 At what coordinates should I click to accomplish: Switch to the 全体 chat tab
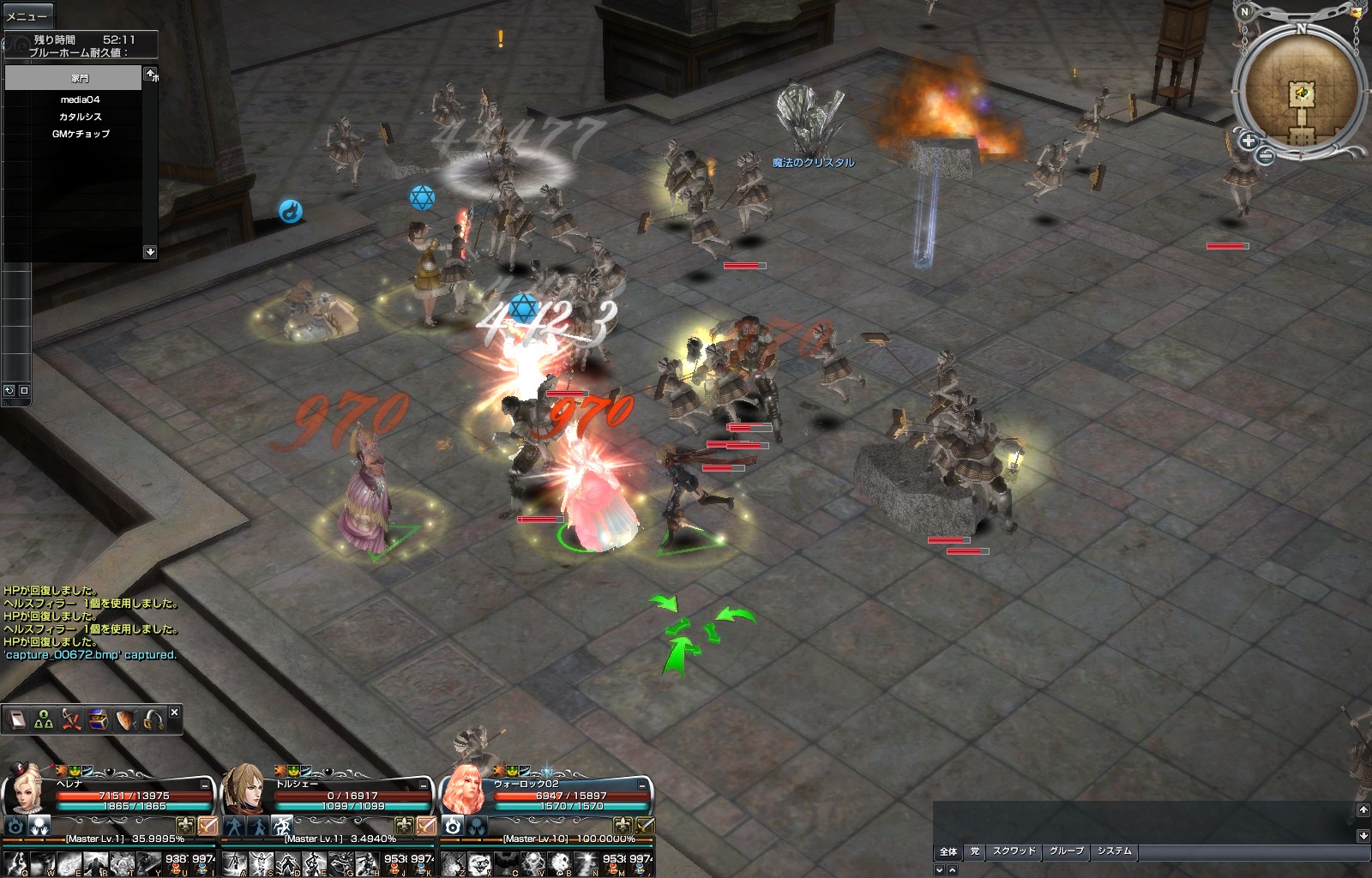click(x=948, y=851)
